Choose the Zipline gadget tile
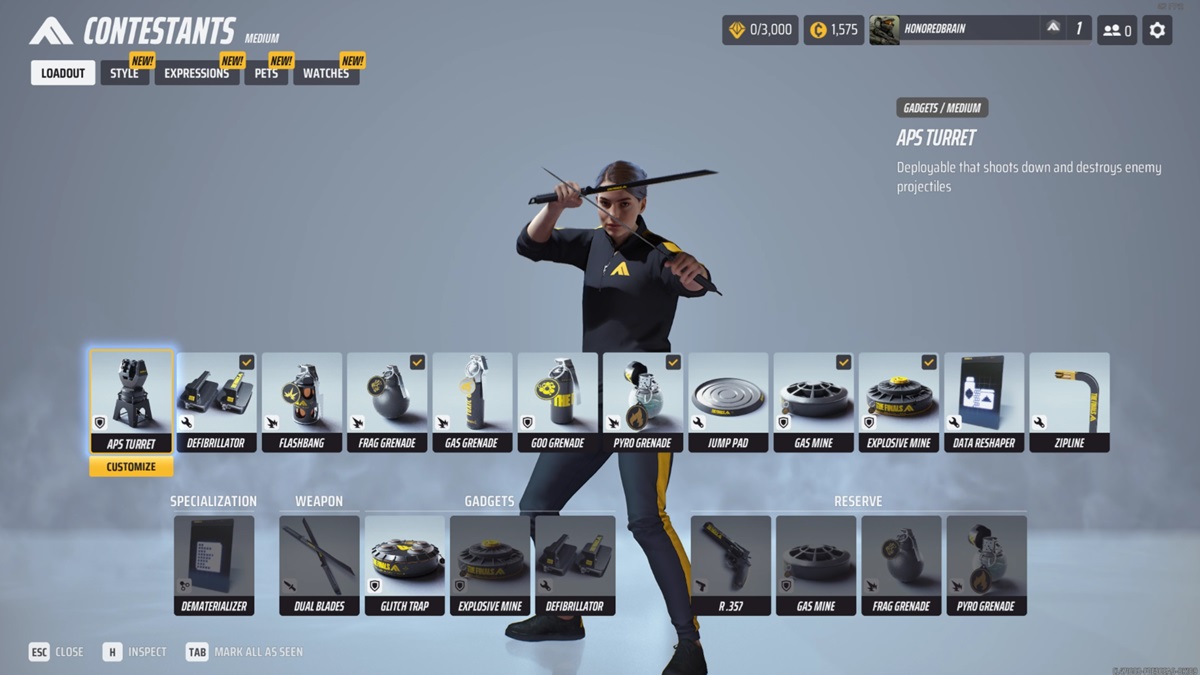The height and width of the screenshot is (675, 1200). 1069,402
